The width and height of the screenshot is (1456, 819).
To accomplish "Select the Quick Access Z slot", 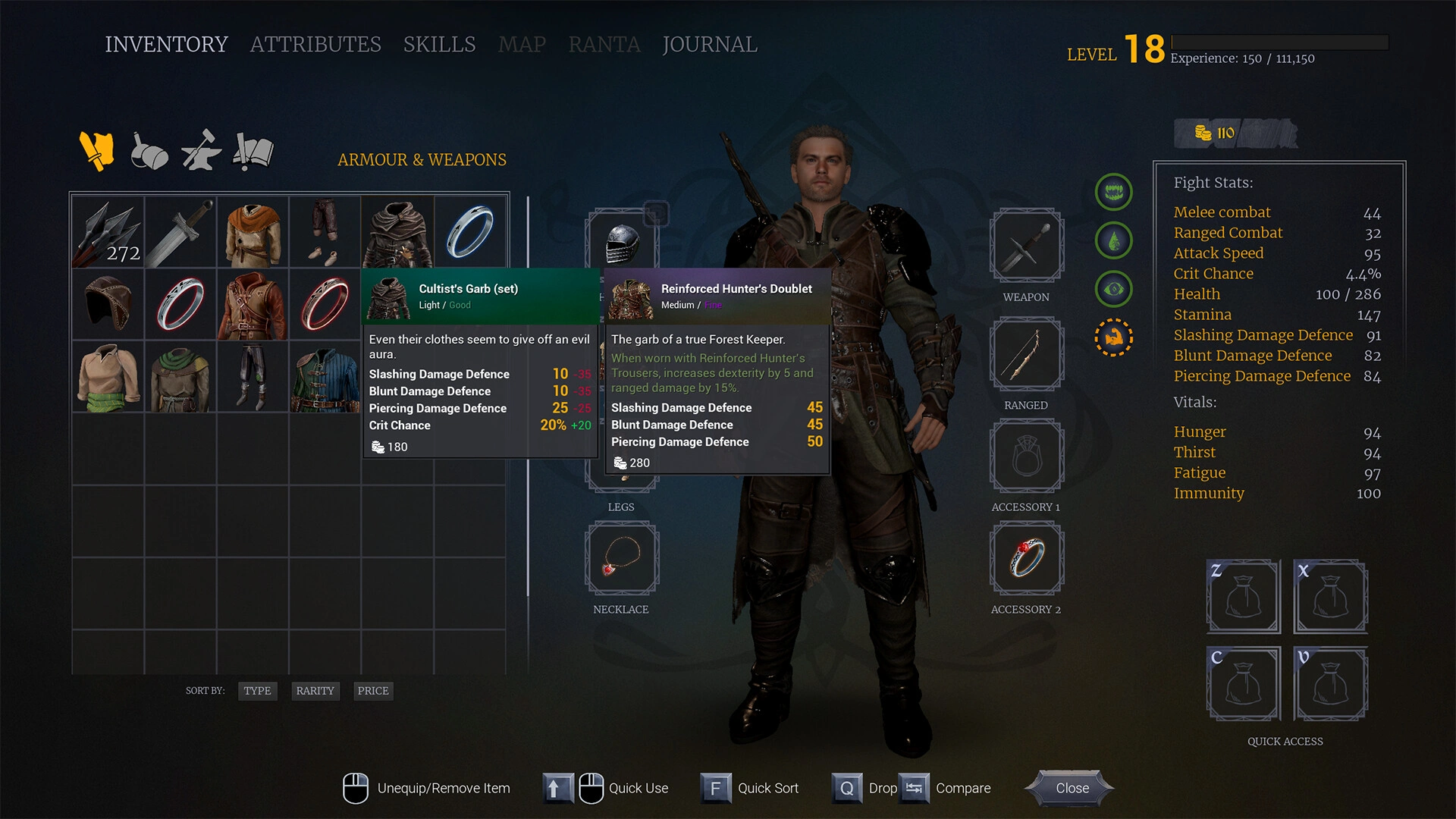I will 1243,597.
